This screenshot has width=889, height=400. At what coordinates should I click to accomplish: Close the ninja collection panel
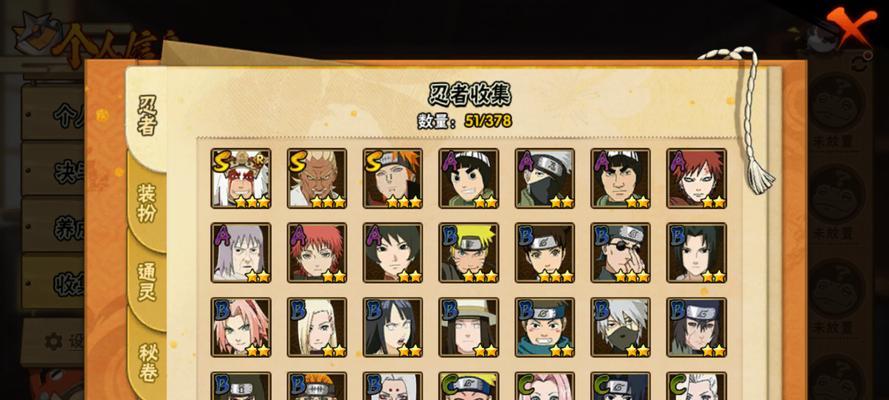(x=849, y=27)
